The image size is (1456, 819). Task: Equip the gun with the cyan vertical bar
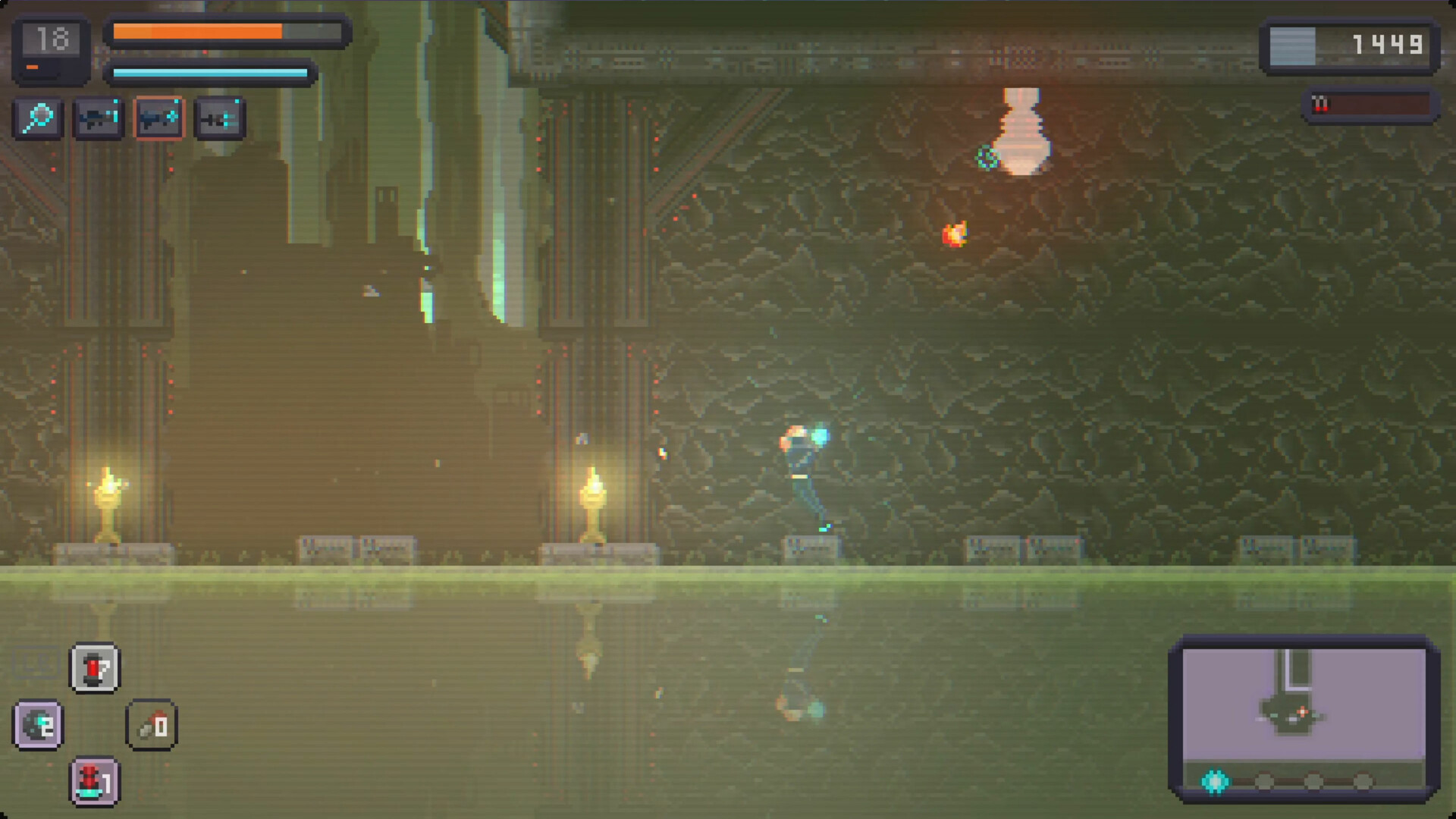(x=98, y=118)
